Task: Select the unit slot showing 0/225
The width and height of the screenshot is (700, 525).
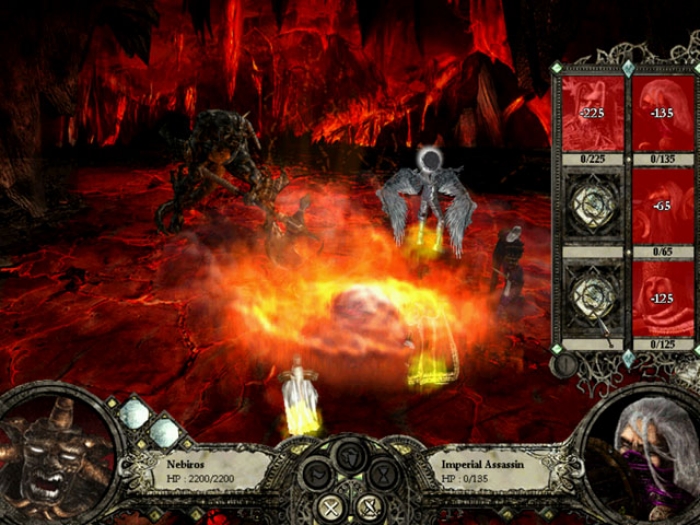Action: click(592, 115)
